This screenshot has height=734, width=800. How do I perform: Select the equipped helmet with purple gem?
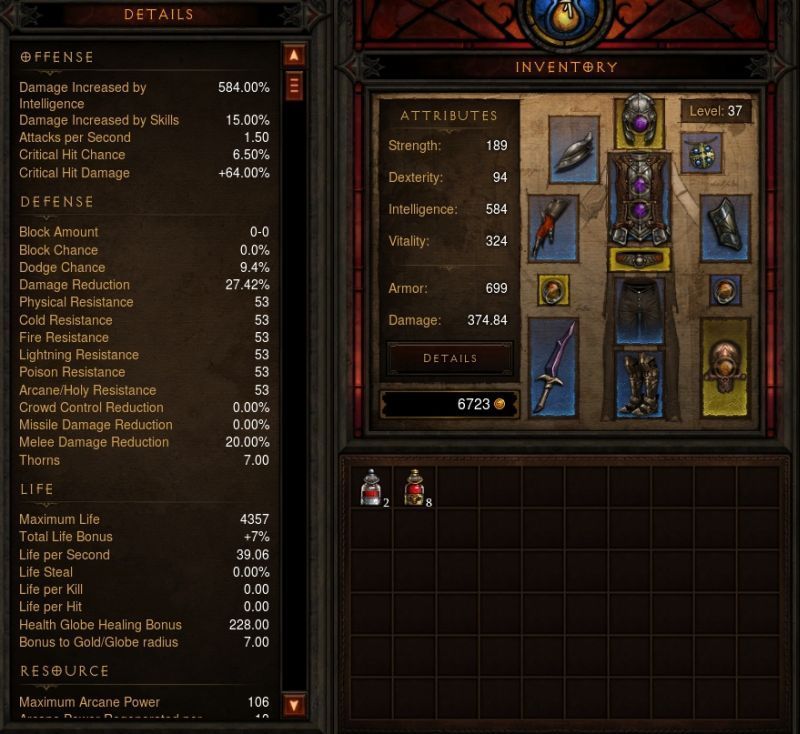639,121
